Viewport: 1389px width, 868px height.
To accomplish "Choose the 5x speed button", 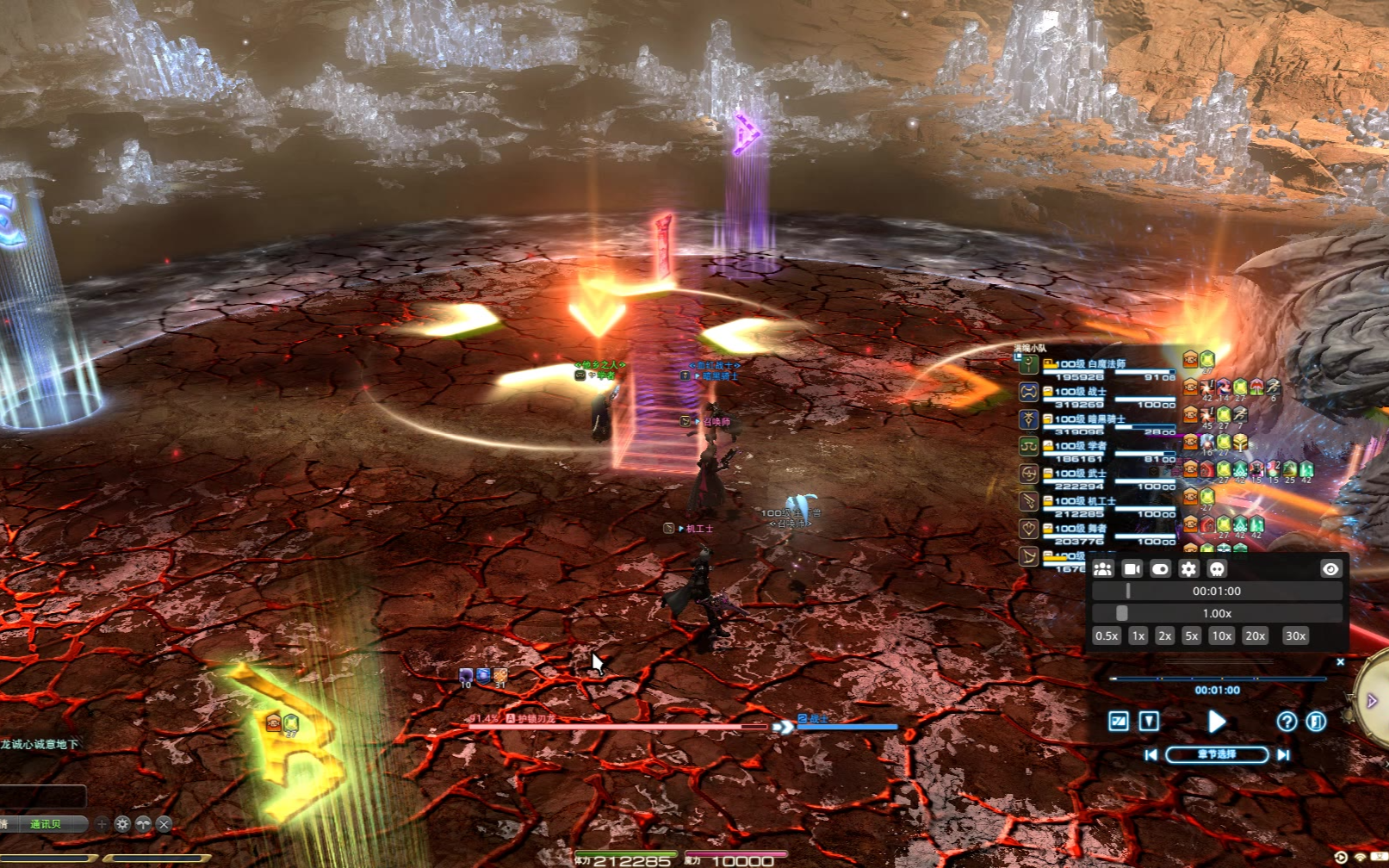I will [1191, 635].
